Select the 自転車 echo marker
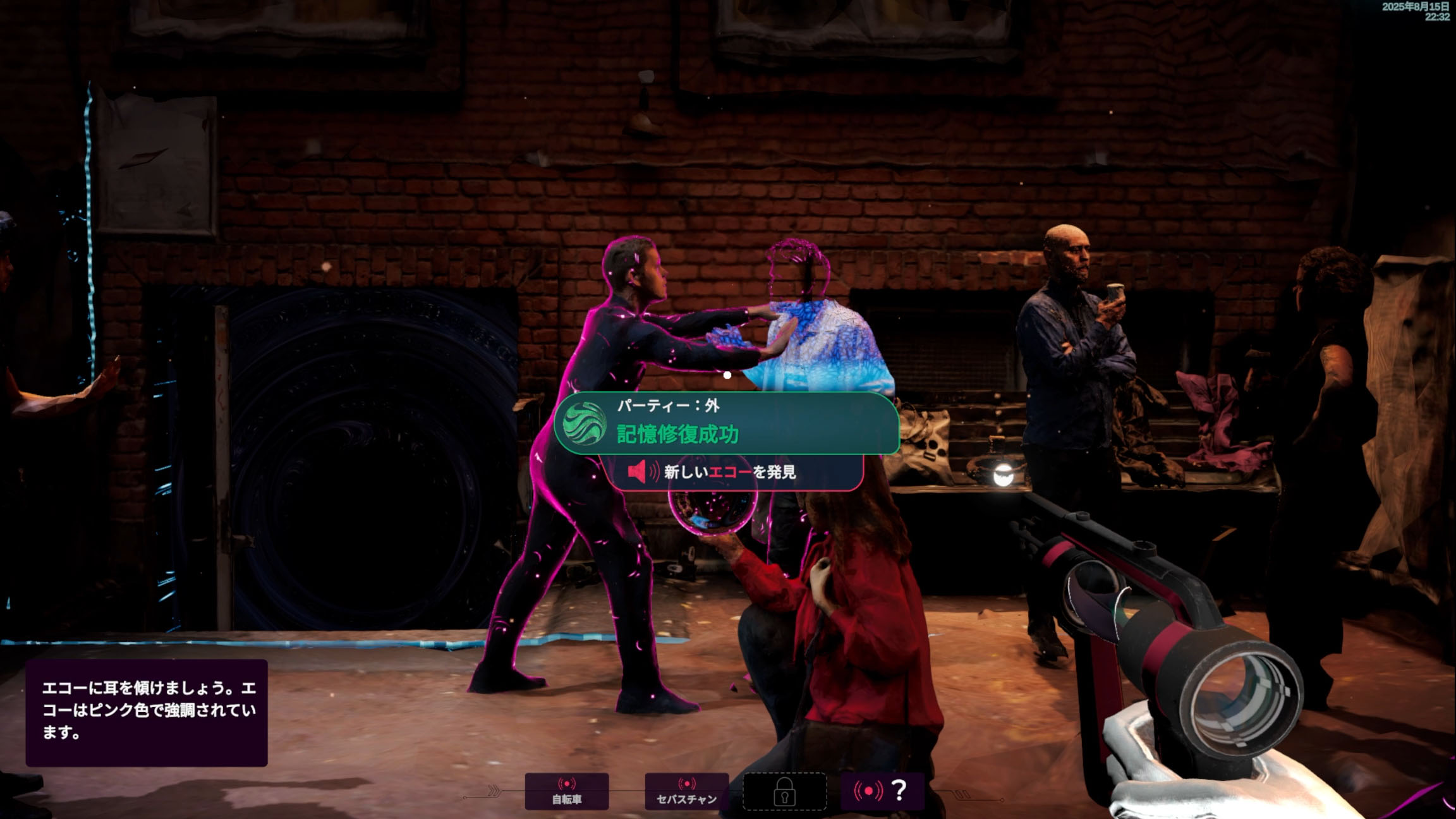The width and height of the screenshot is (1456, 819). tap(567, 791)
